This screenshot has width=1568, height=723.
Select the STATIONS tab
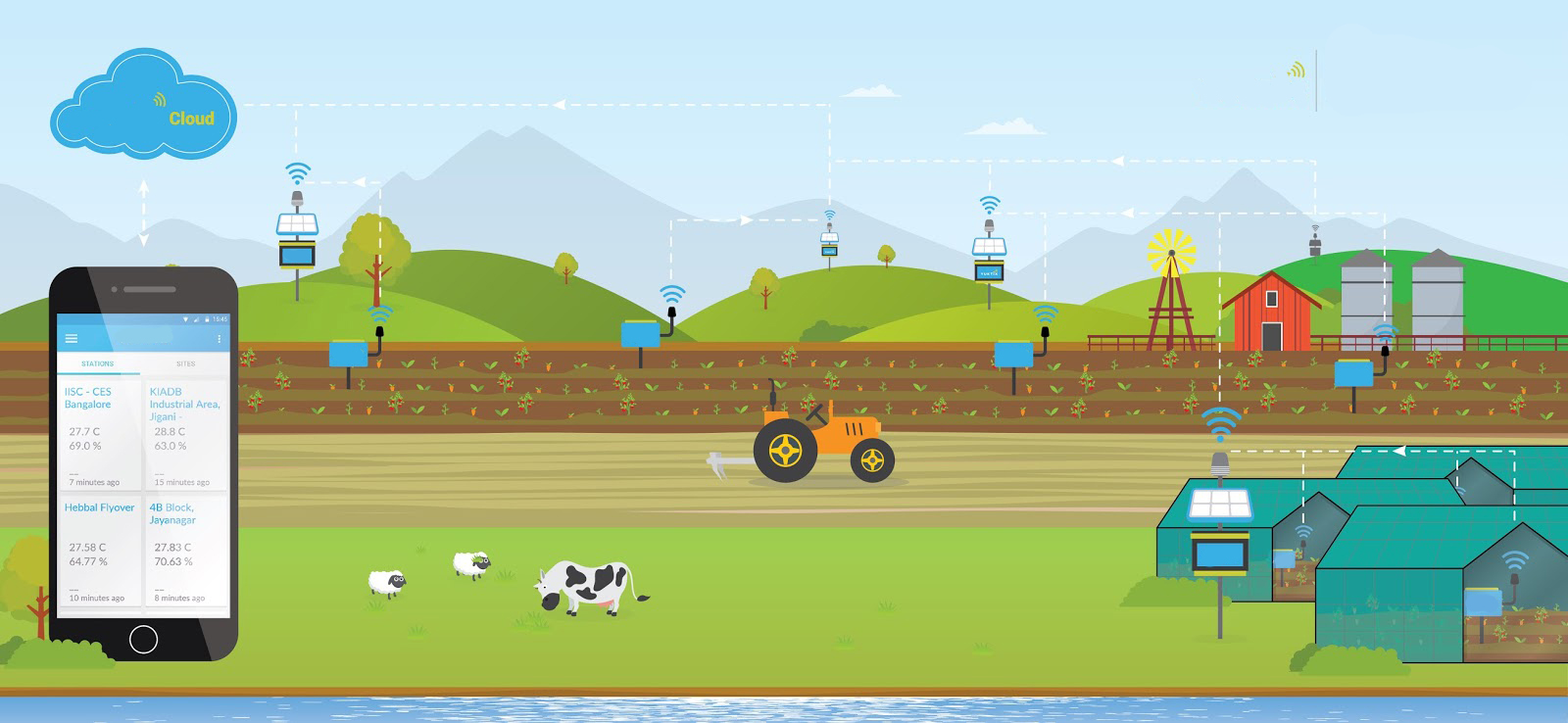click(x=98, y=363)
